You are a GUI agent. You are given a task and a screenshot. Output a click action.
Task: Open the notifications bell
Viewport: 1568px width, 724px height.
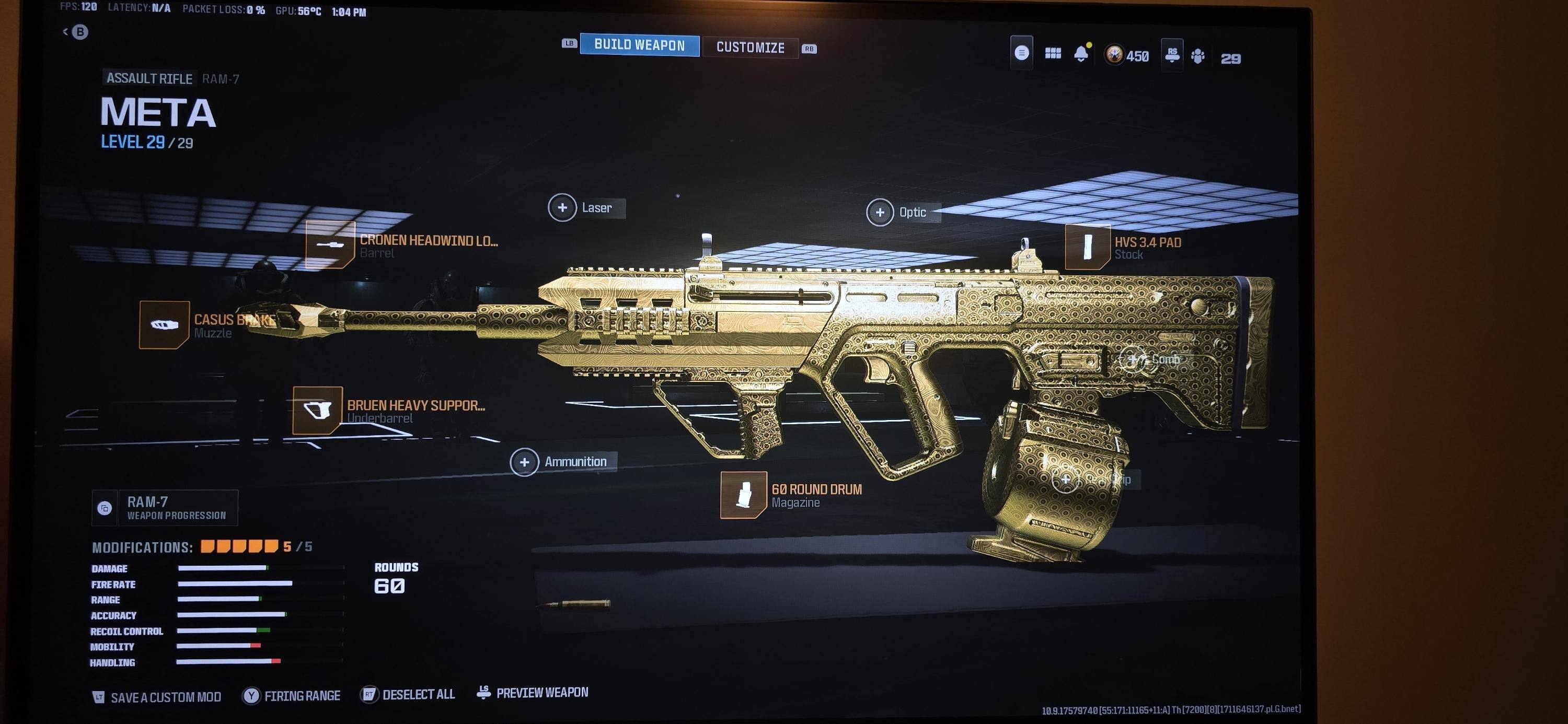tap(1081, 54)
